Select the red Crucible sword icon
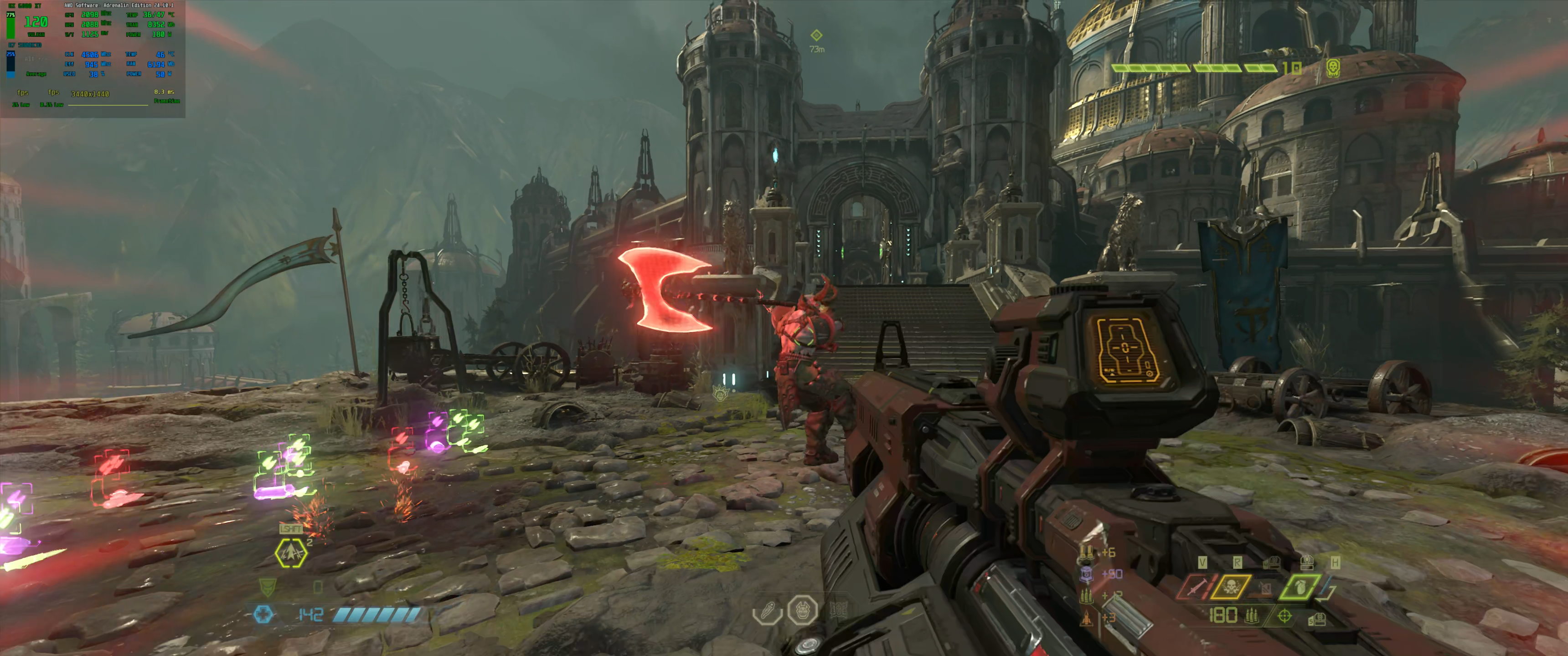Viewport: 1568px width, 656px height. (x=1196, y=588)
